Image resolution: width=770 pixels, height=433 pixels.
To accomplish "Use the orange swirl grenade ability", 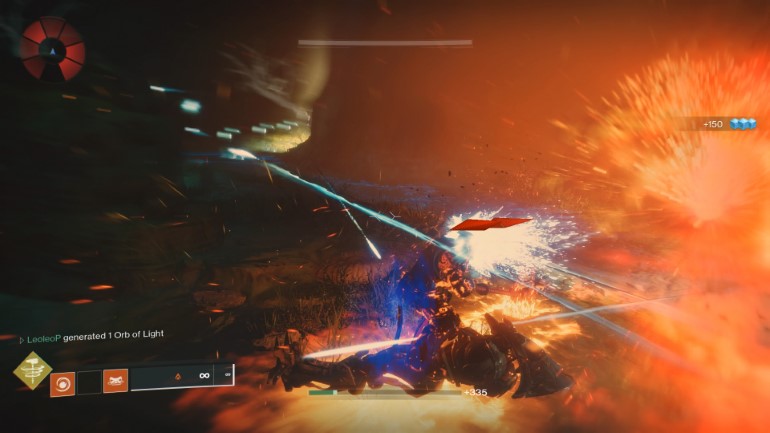I will coord(62,380).
